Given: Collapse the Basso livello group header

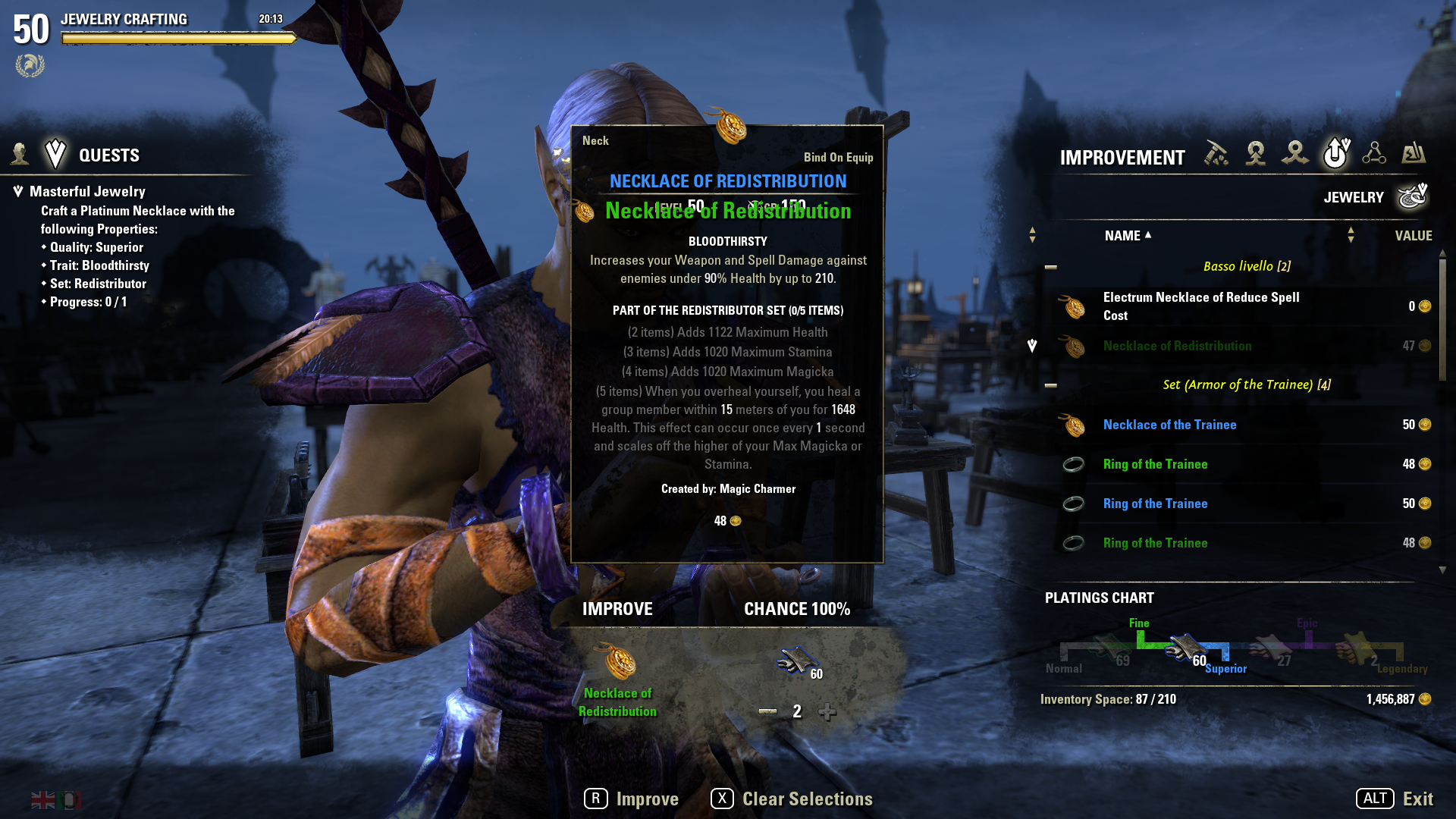Looking at the screenshot, I should [x=1051, y=267].
